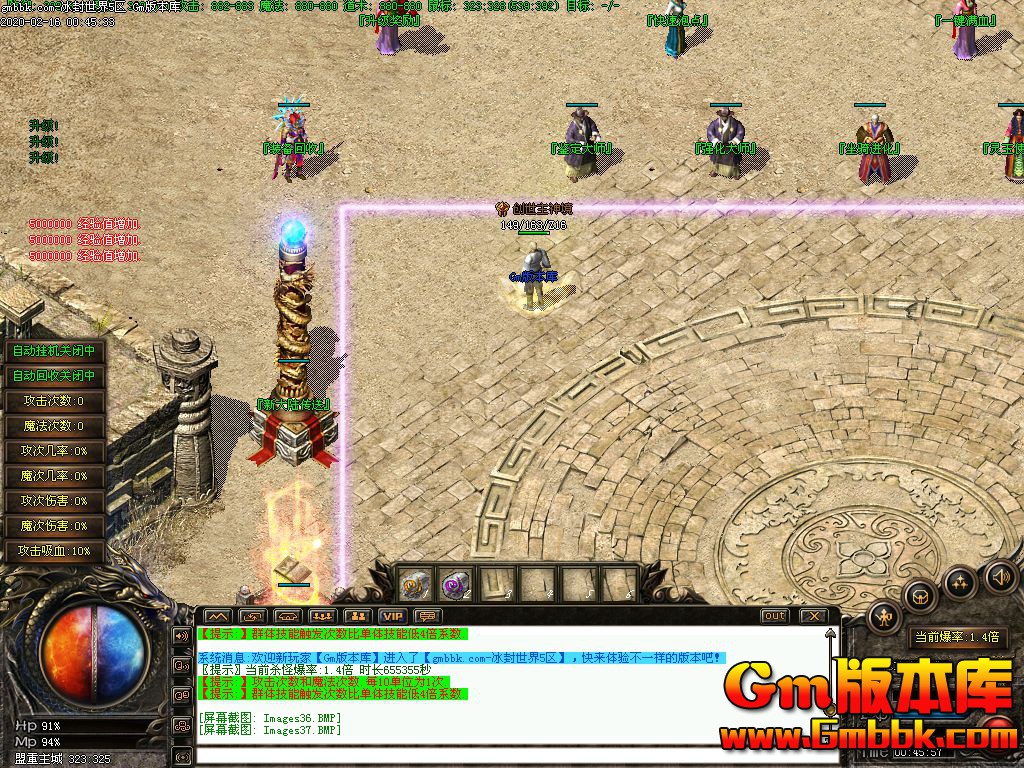This screenshot has width=1024, height=768.
Task: Toggle the sound speaker icon
Action: 1001,575
